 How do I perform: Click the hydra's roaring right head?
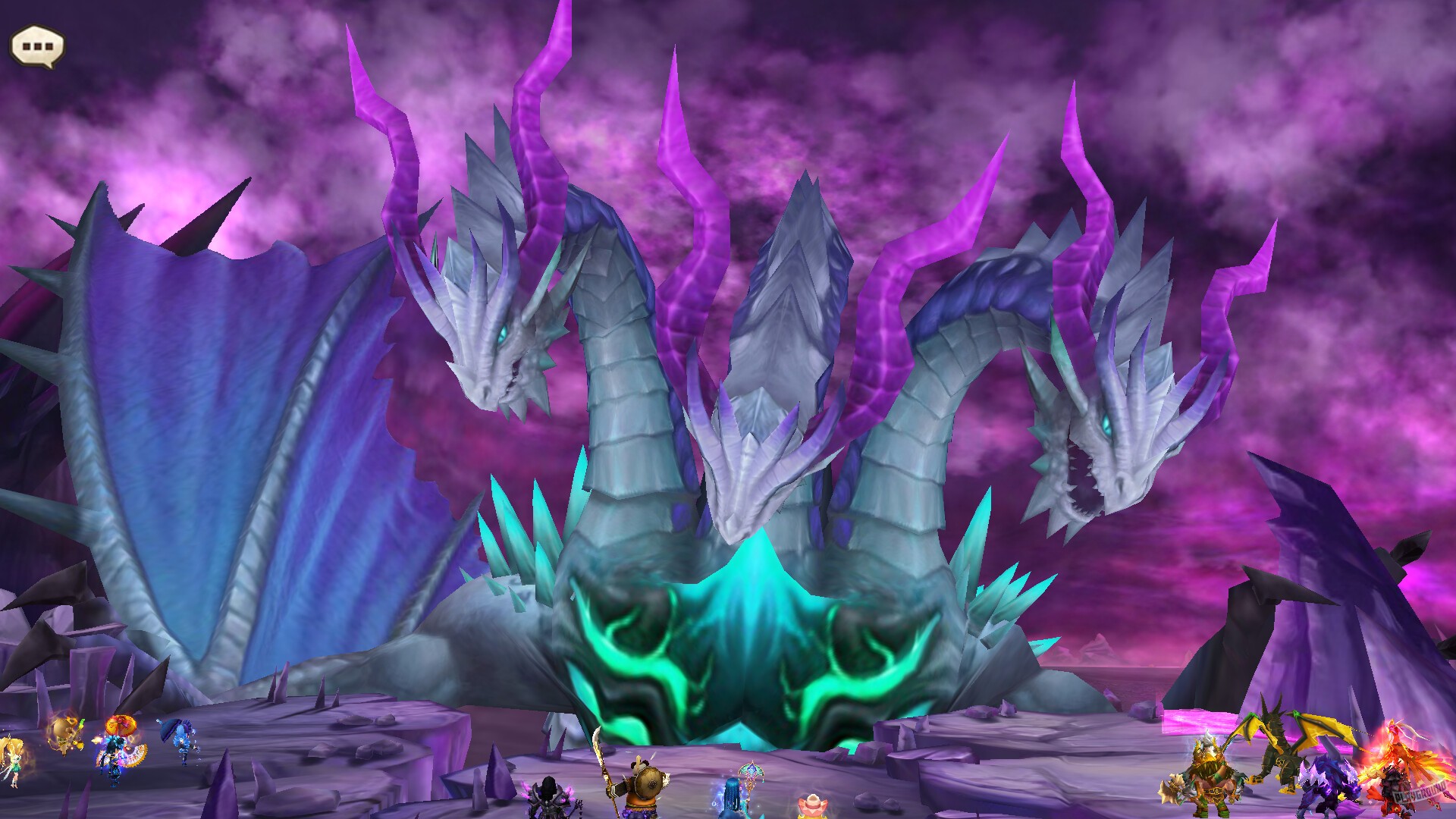[1107, 447]
